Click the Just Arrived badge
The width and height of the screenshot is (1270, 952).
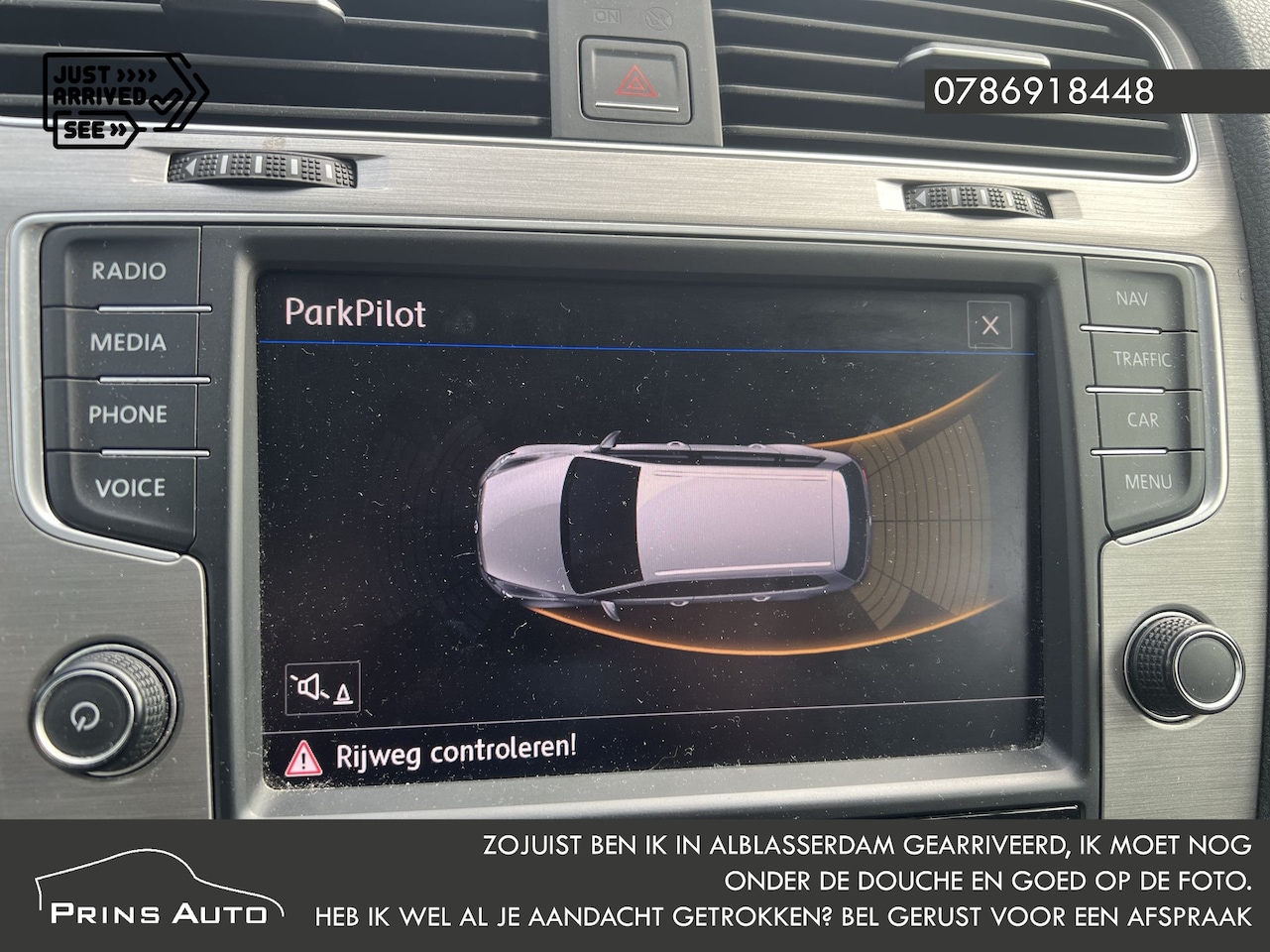pos(124,100)
